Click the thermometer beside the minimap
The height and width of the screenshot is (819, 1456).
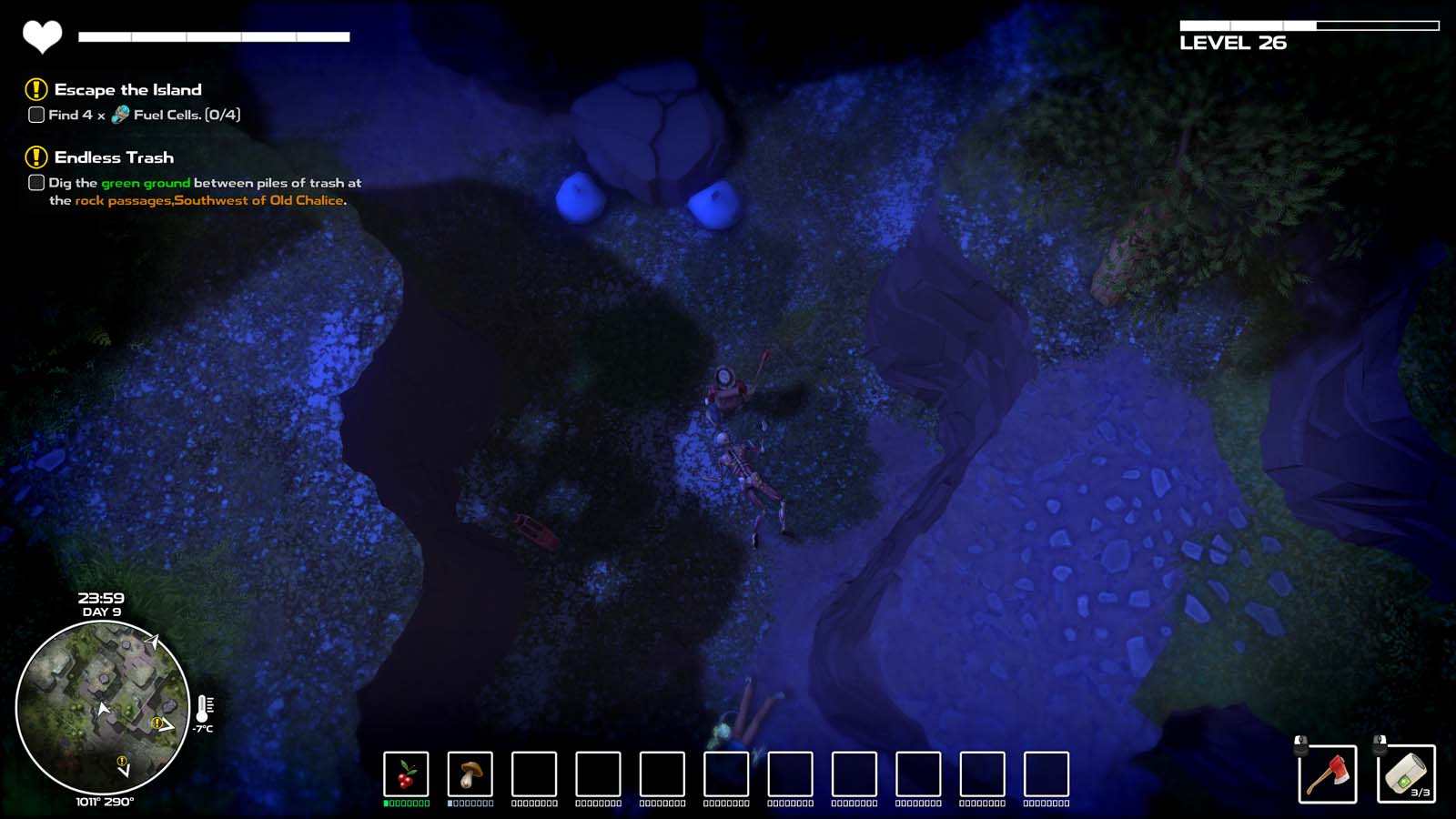(x=207, y=707)
